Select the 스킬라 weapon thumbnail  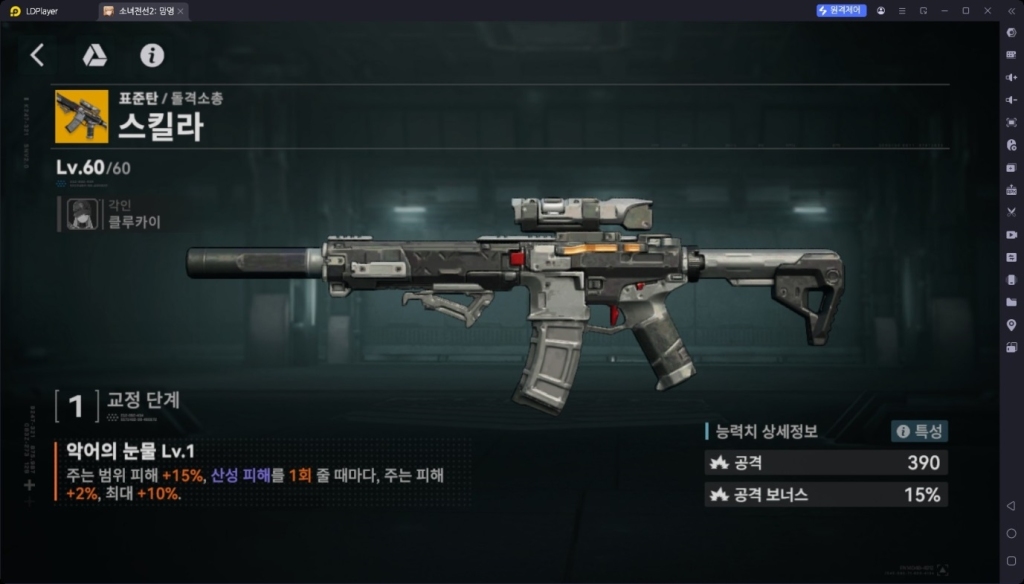[82, 116]
